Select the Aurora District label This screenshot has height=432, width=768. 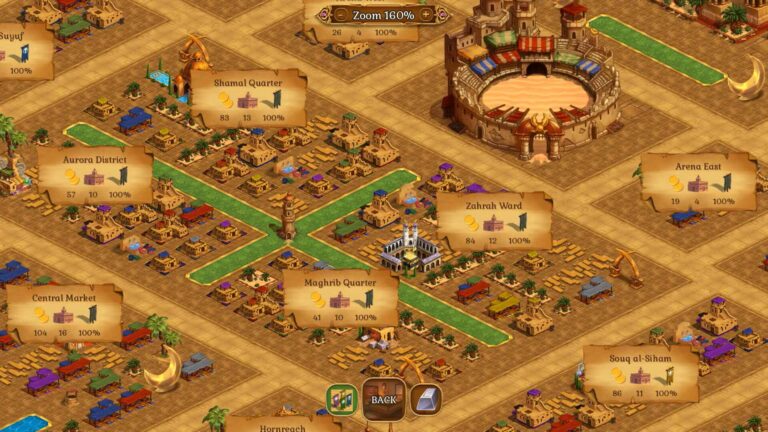pos(95,174)
